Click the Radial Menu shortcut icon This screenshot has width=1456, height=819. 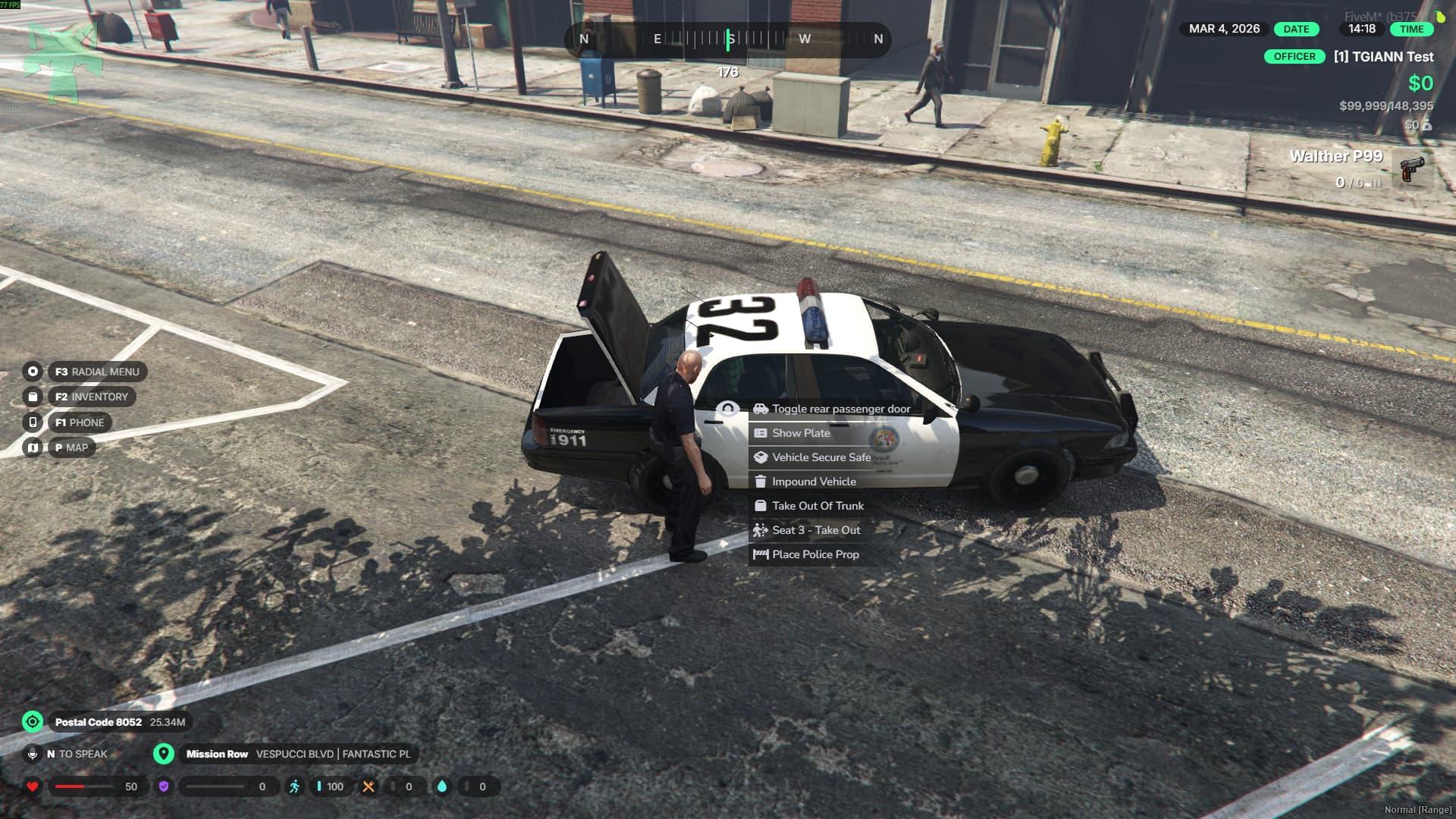[x=33, y=372]
